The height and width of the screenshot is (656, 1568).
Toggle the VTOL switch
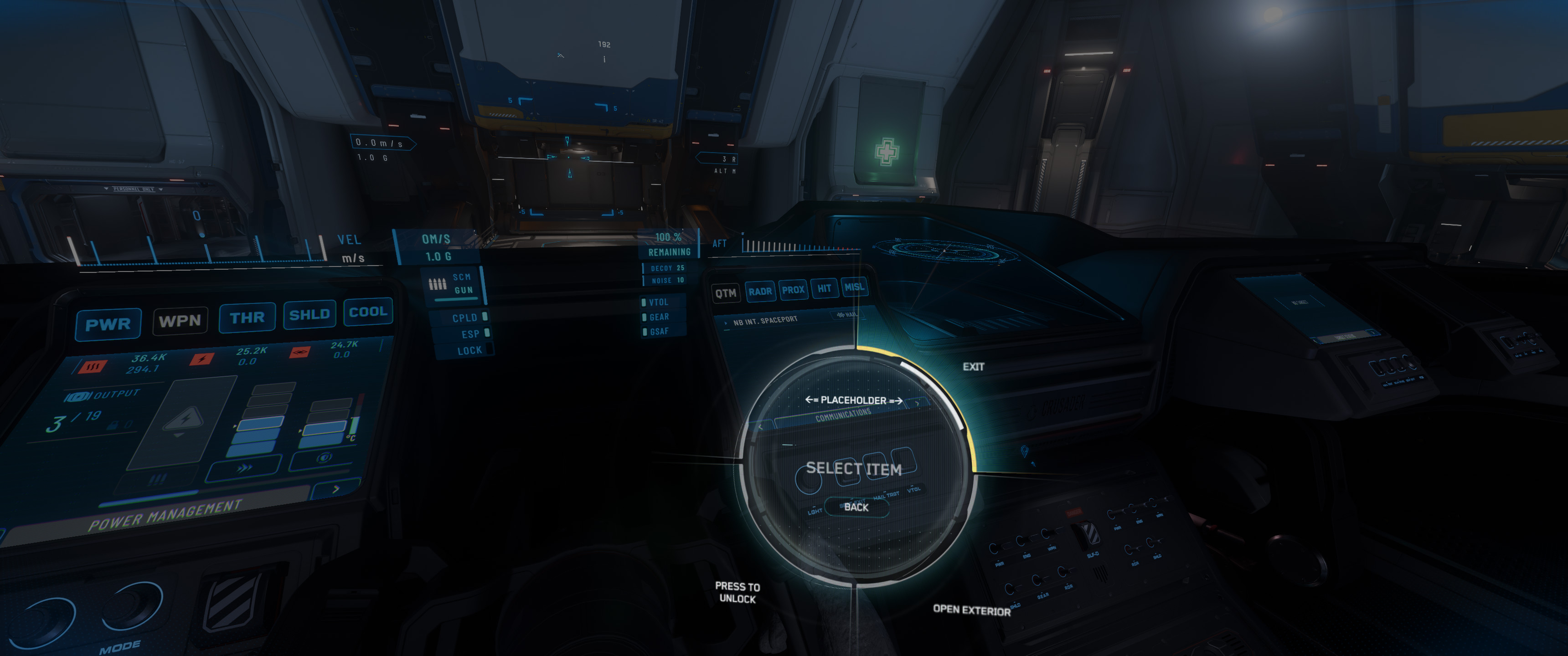coord(644,302)
